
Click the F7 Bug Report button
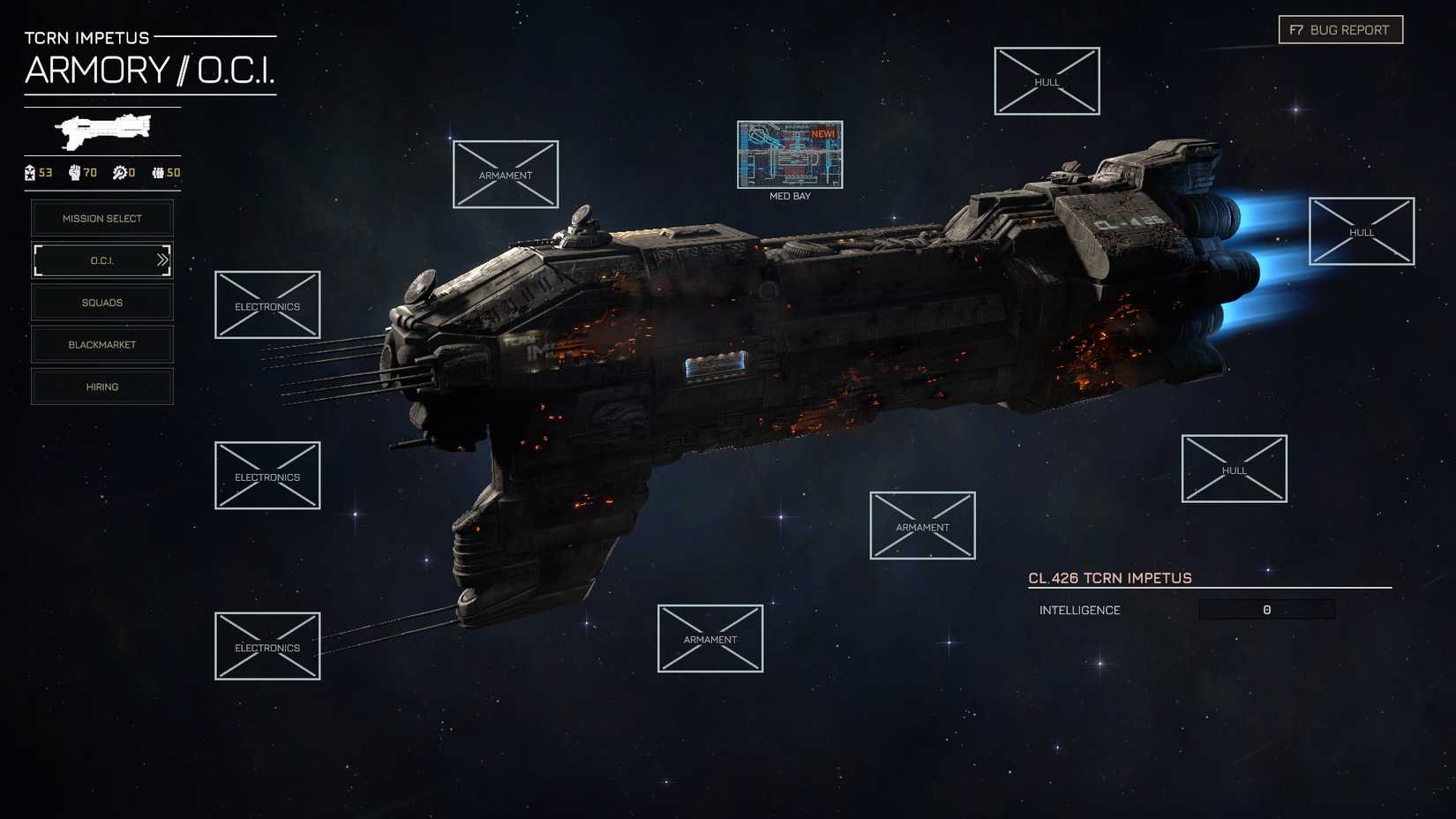1340,29
